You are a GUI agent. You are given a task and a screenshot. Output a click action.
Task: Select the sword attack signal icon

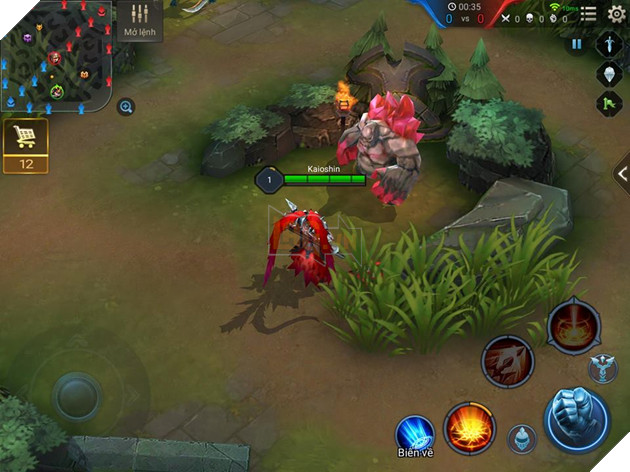(x=609, y=45)
